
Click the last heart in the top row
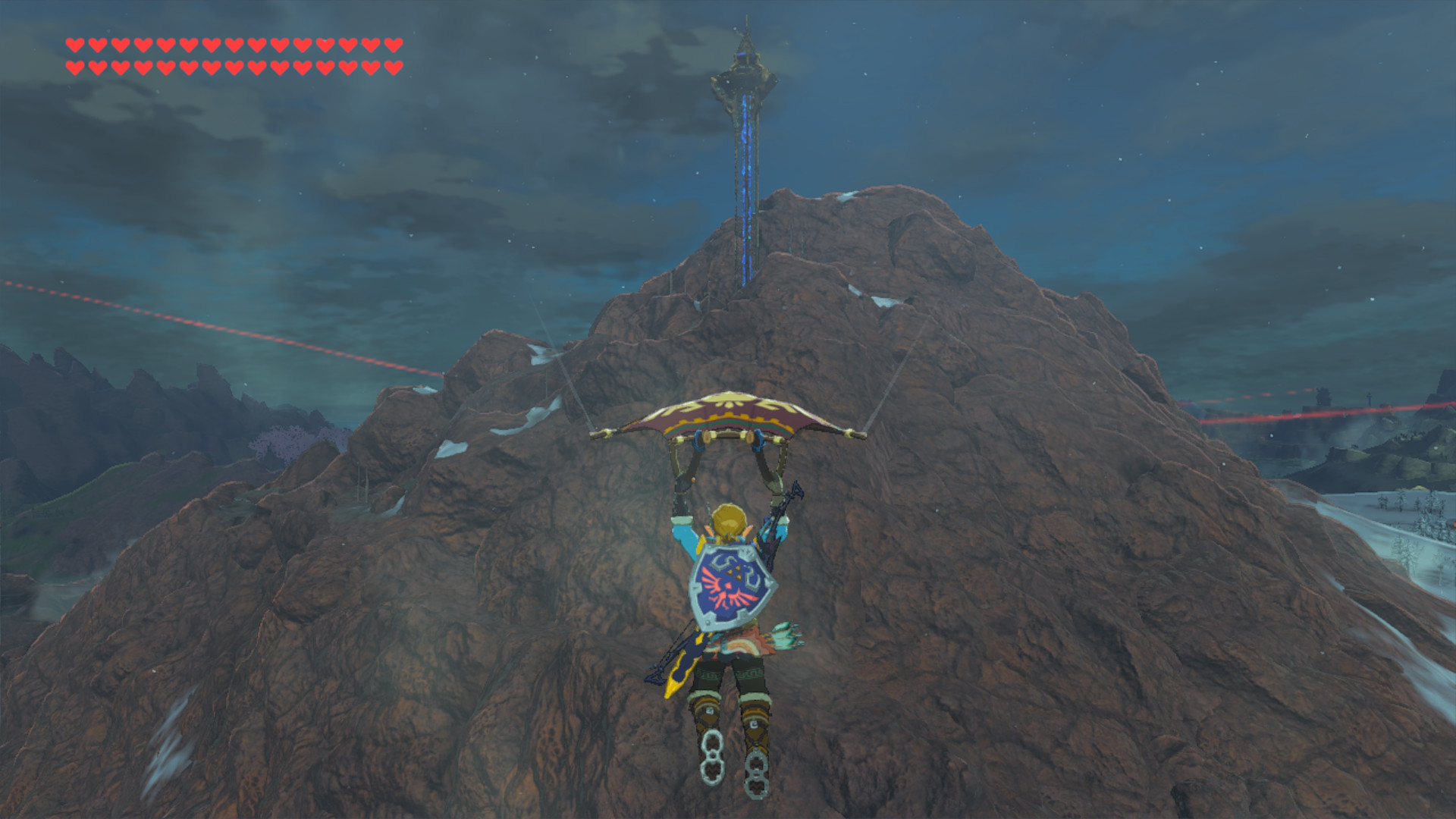tap(393, 45)
